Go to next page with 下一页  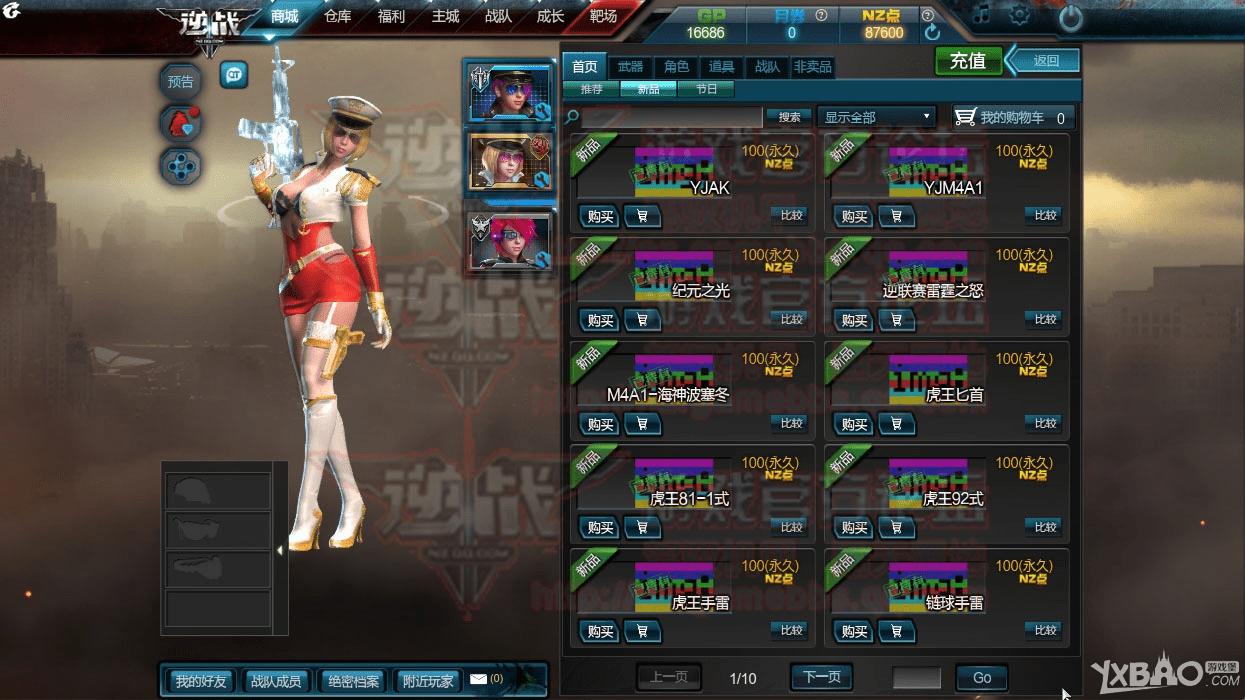[821, 677]
